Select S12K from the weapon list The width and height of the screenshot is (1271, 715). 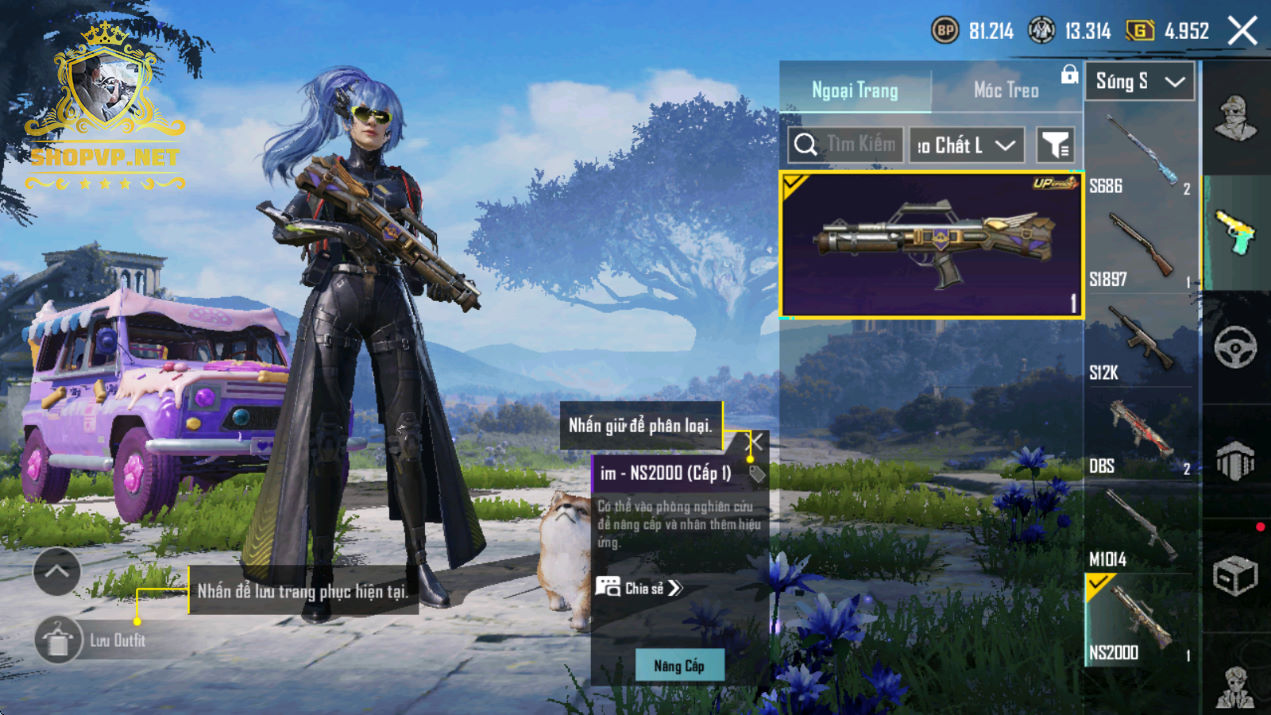(1140, 342)
